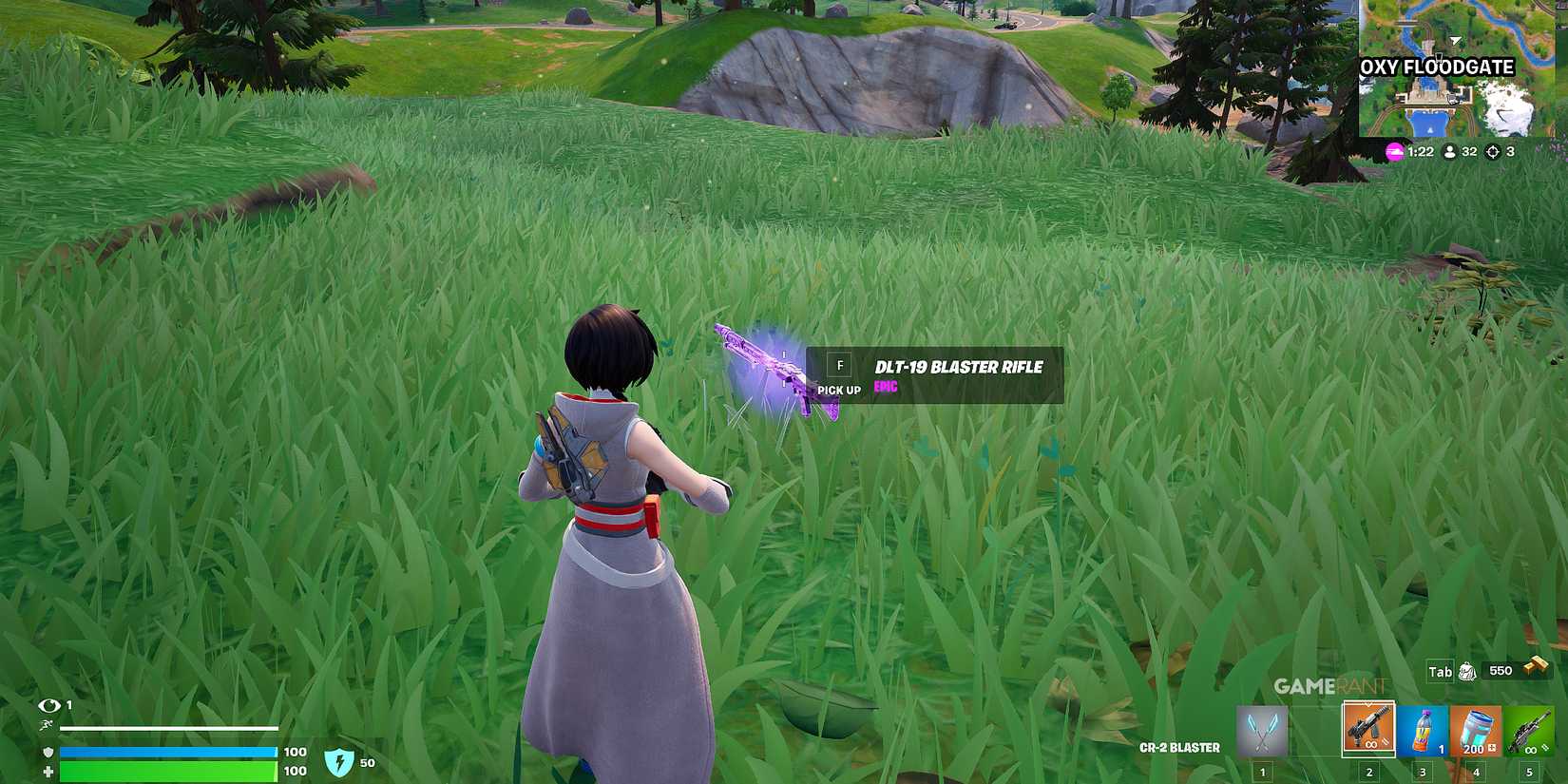
Task: Open the Oxy Floodgate minimap
Action: click(1459, 67)
